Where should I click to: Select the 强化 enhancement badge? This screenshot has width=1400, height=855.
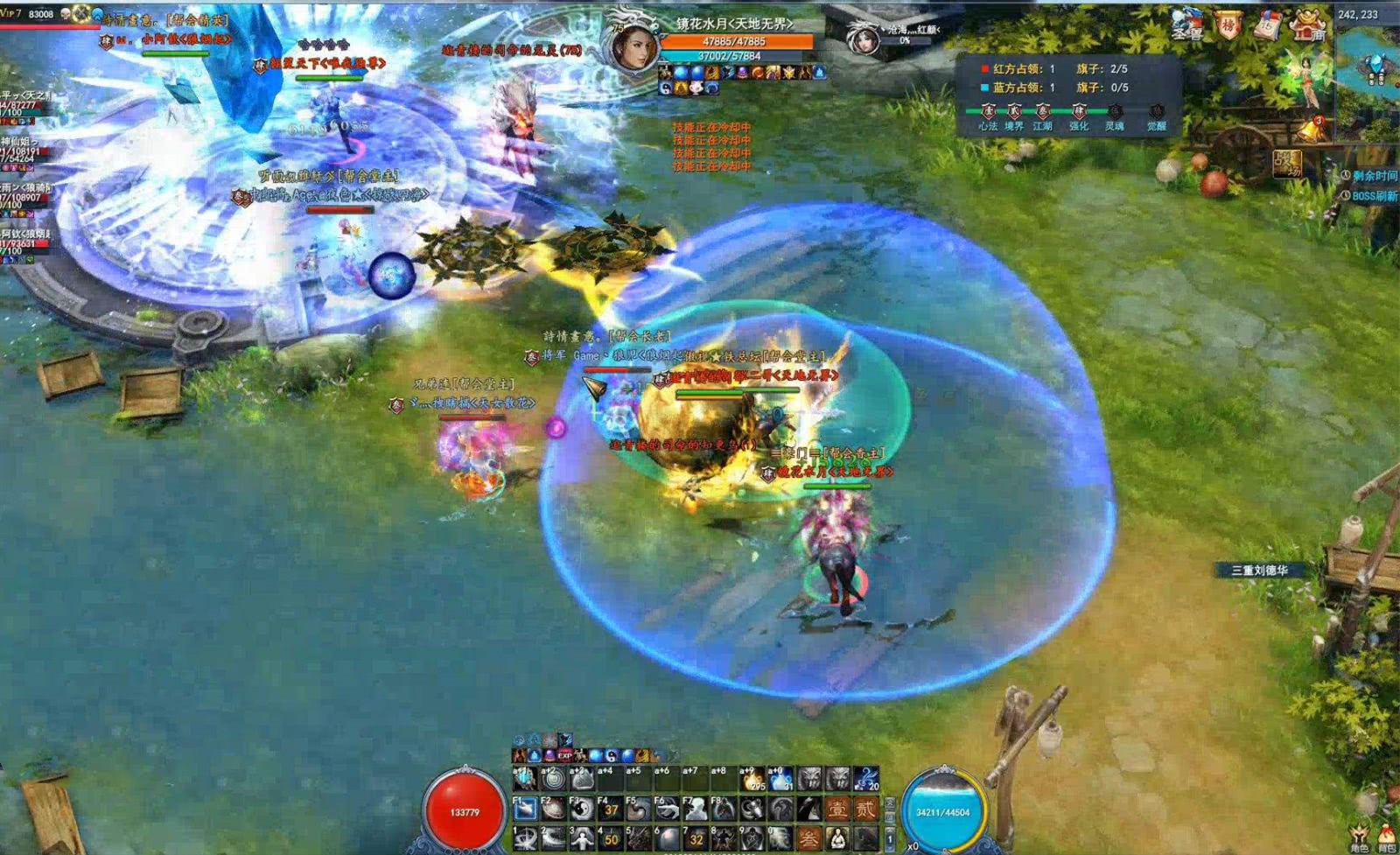coord(1078,112)
